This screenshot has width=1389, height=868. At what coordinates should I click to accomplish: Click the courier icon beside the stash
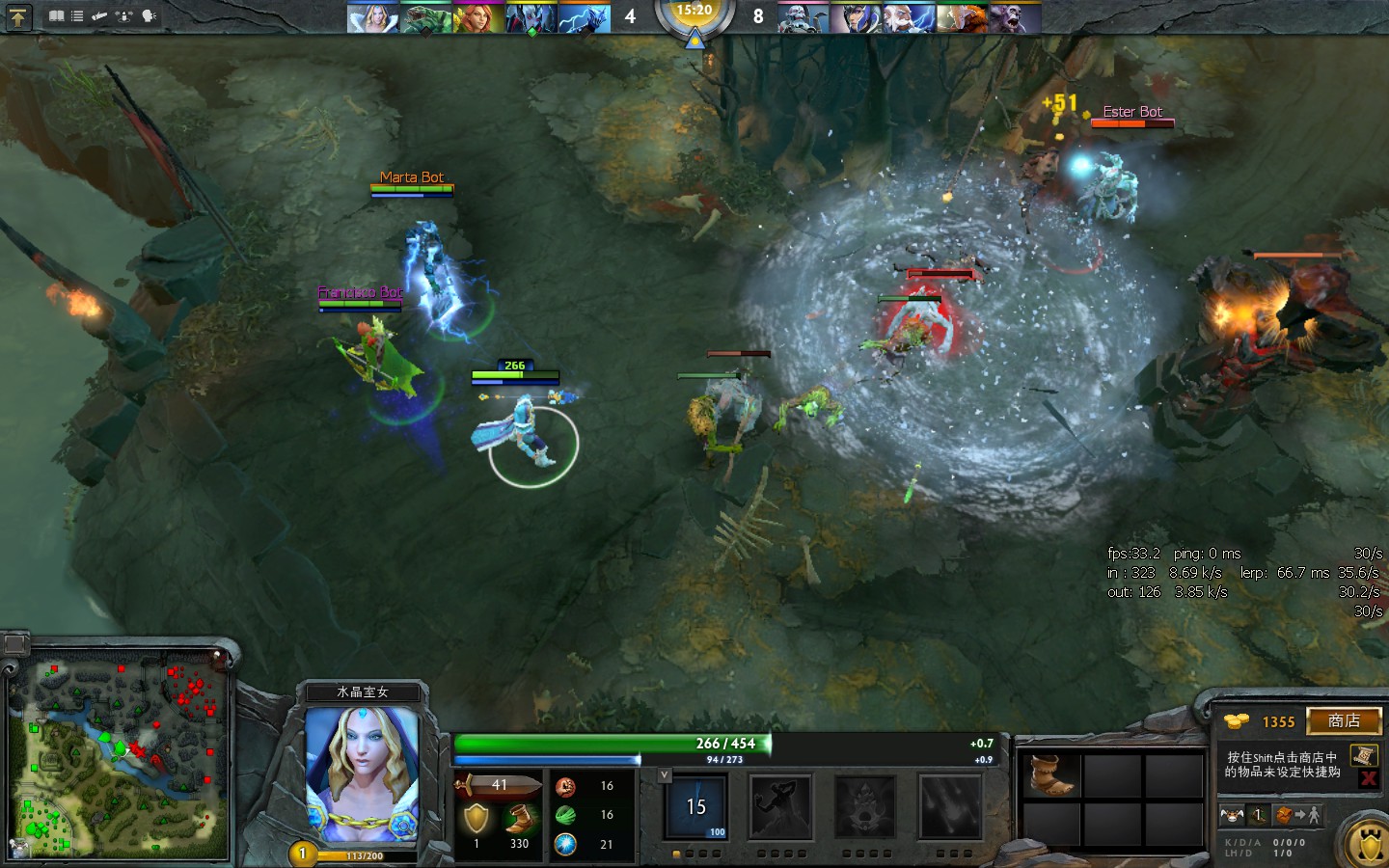click(x=1233, y=815)
